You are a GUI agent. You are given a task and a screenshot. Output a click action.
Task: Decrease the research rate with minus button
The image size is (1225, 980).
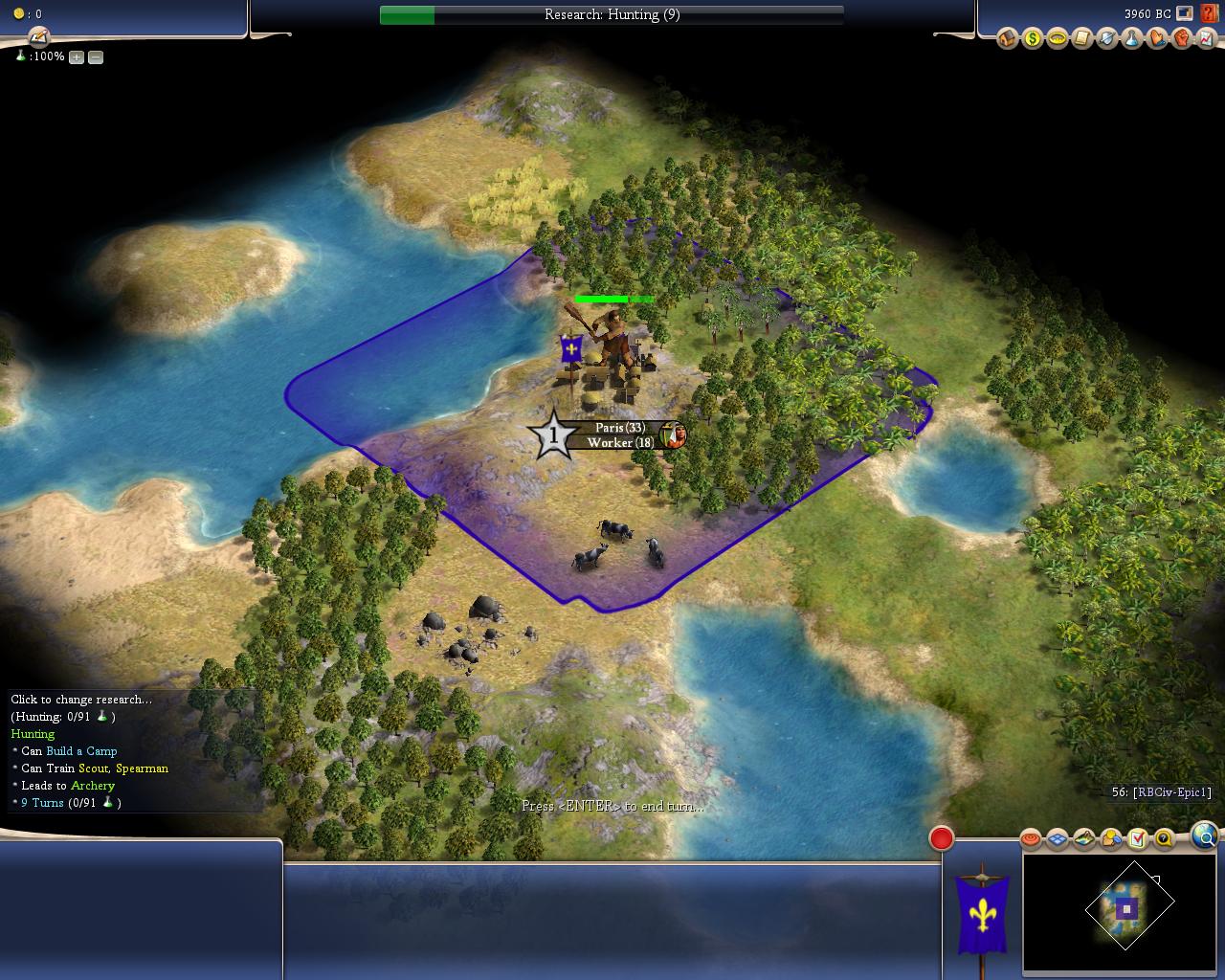click(x=96, y=57)
